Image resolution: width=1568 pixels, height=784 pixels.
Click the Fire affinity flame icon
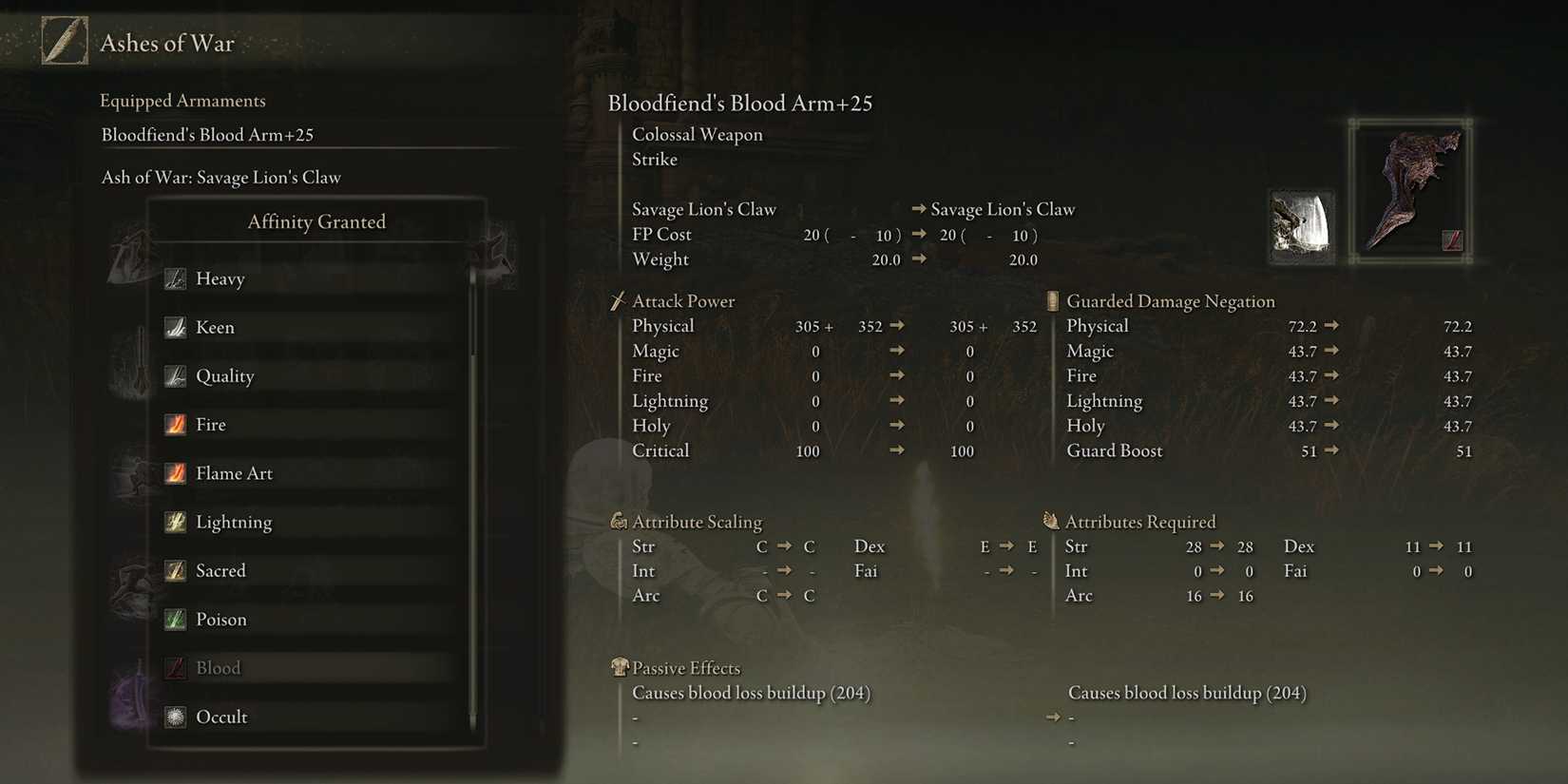(x=176, y=424)
